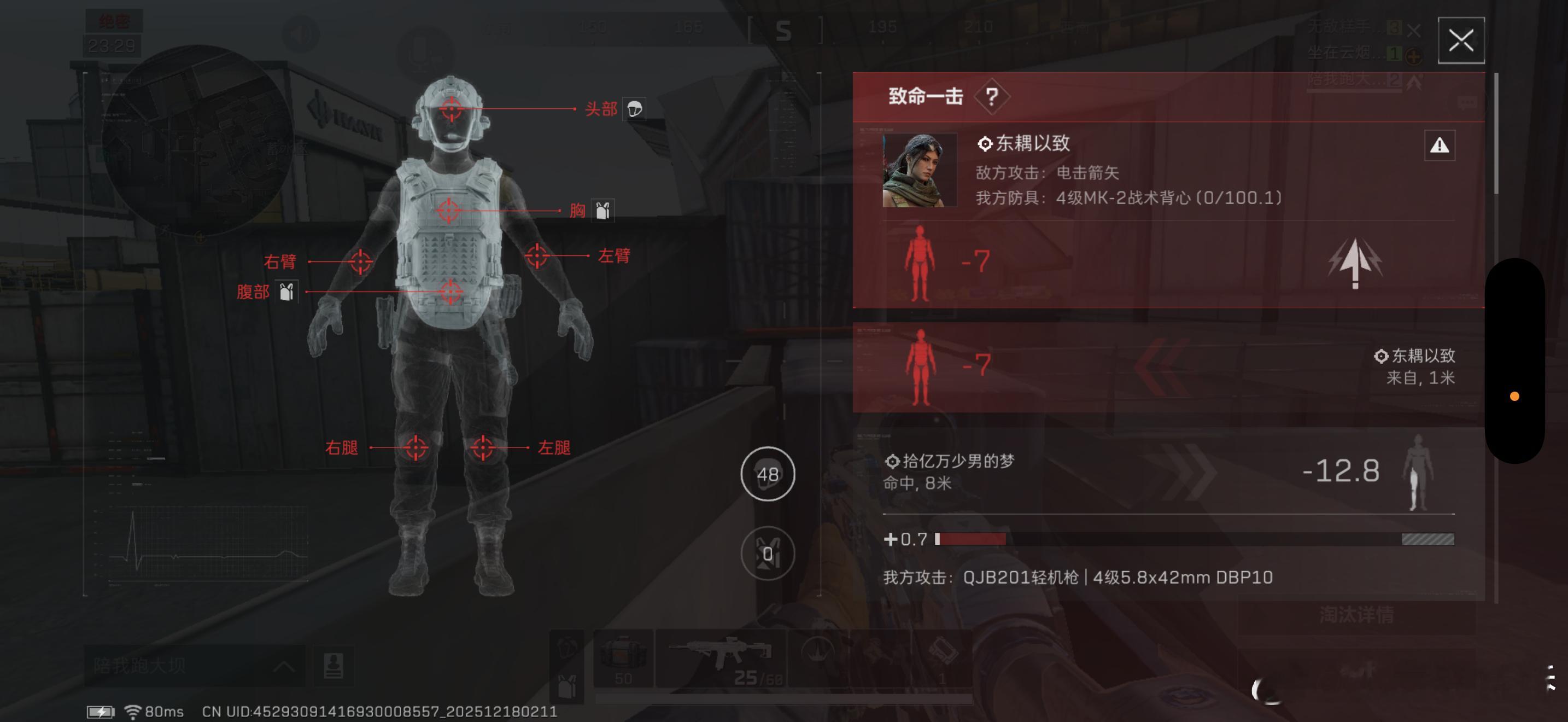This screenshot has width=1568, height=722.
Task: Tap the health circle showing 48
Action: (768, 475)
